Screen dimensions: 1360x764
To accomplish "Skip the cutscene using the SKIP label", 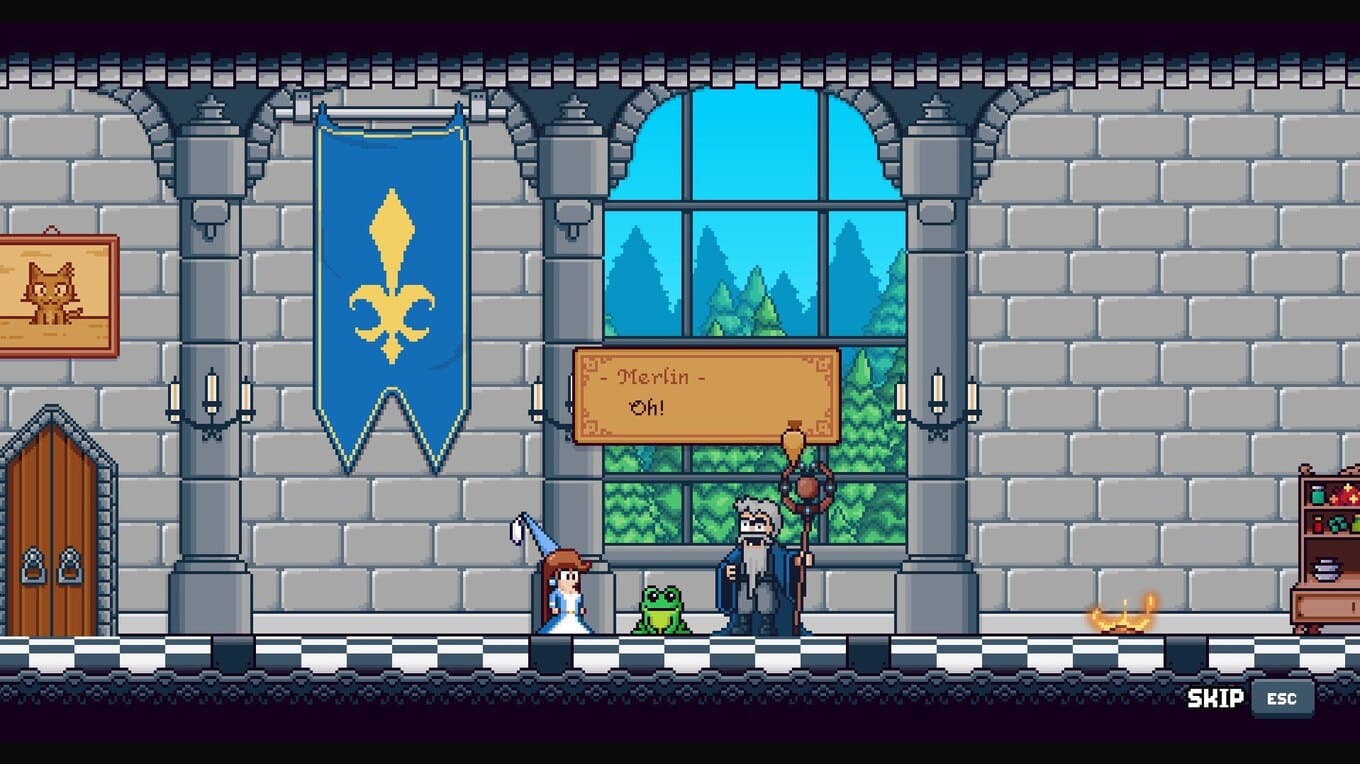I will pos(1215,698).
